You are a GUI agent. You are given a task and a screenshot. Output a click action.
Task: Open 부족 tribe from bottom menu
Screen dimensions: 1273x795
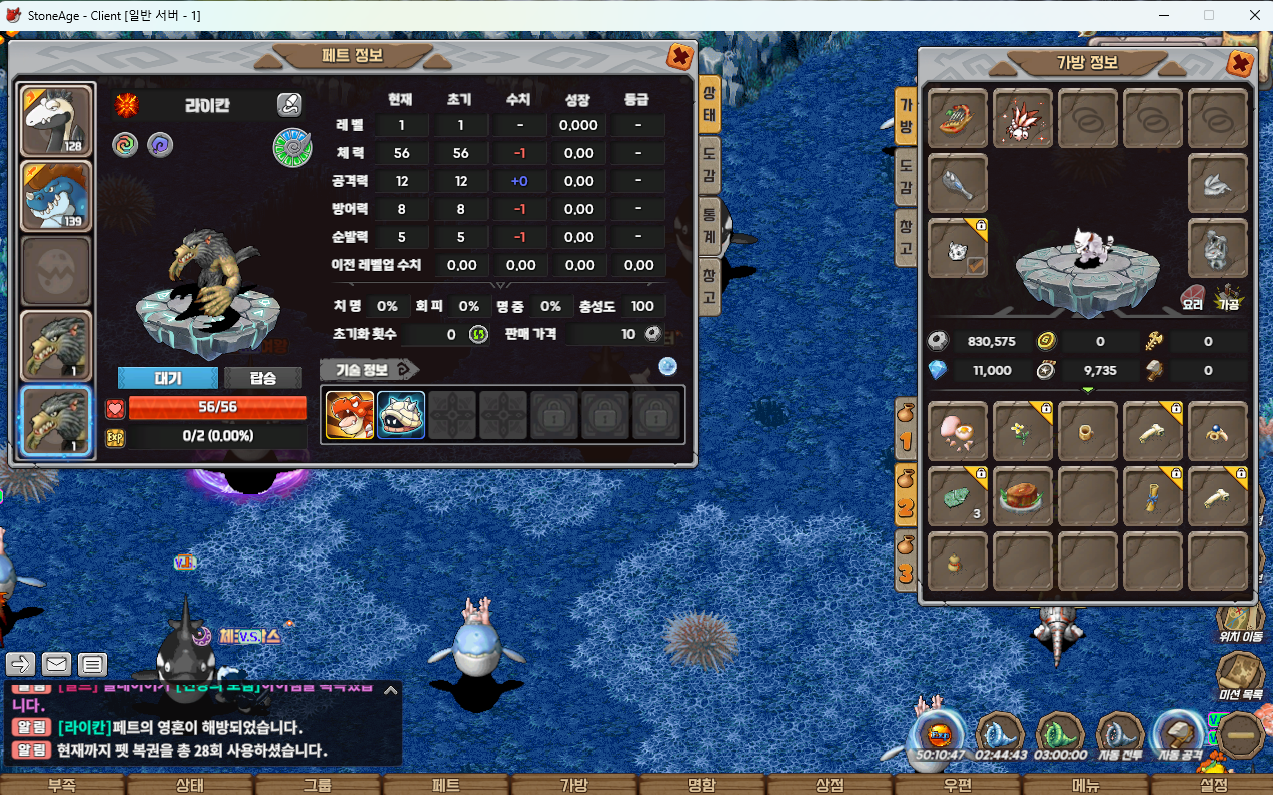point(62,785)
